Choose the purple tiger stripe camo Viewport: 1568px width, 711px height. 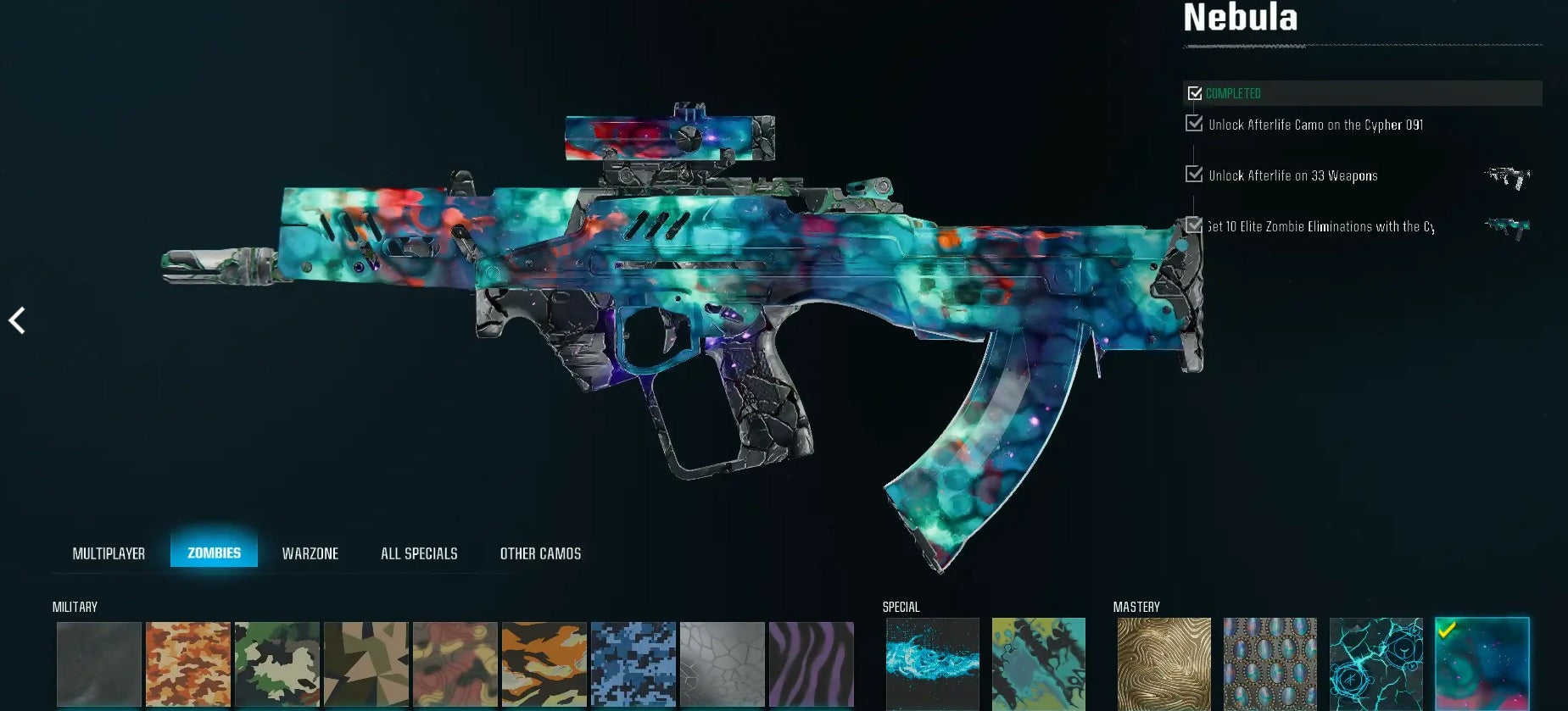812,664
